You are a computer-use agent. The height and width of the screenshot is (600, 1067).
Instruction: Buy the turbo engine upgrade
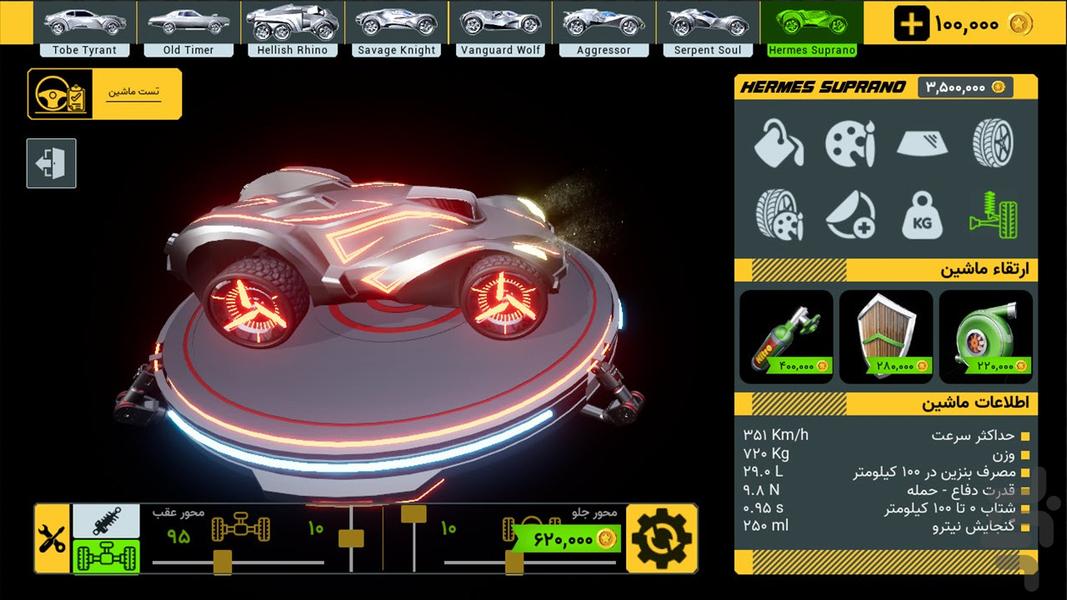pyautogui.click(x=985, y=337)
